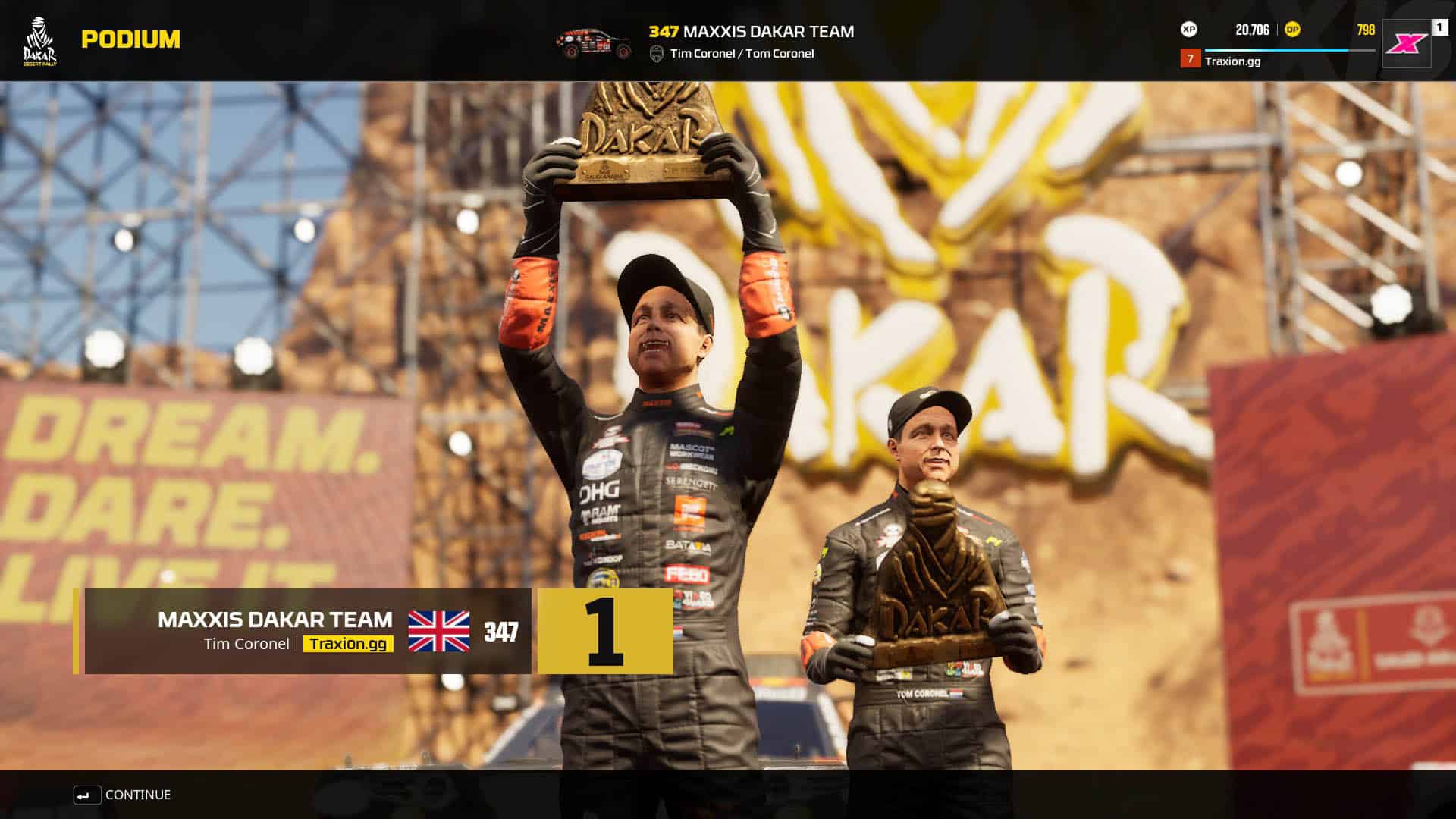Select the yellow DP currency icon
This screenshot has height=819, width=1456.
1292,30
